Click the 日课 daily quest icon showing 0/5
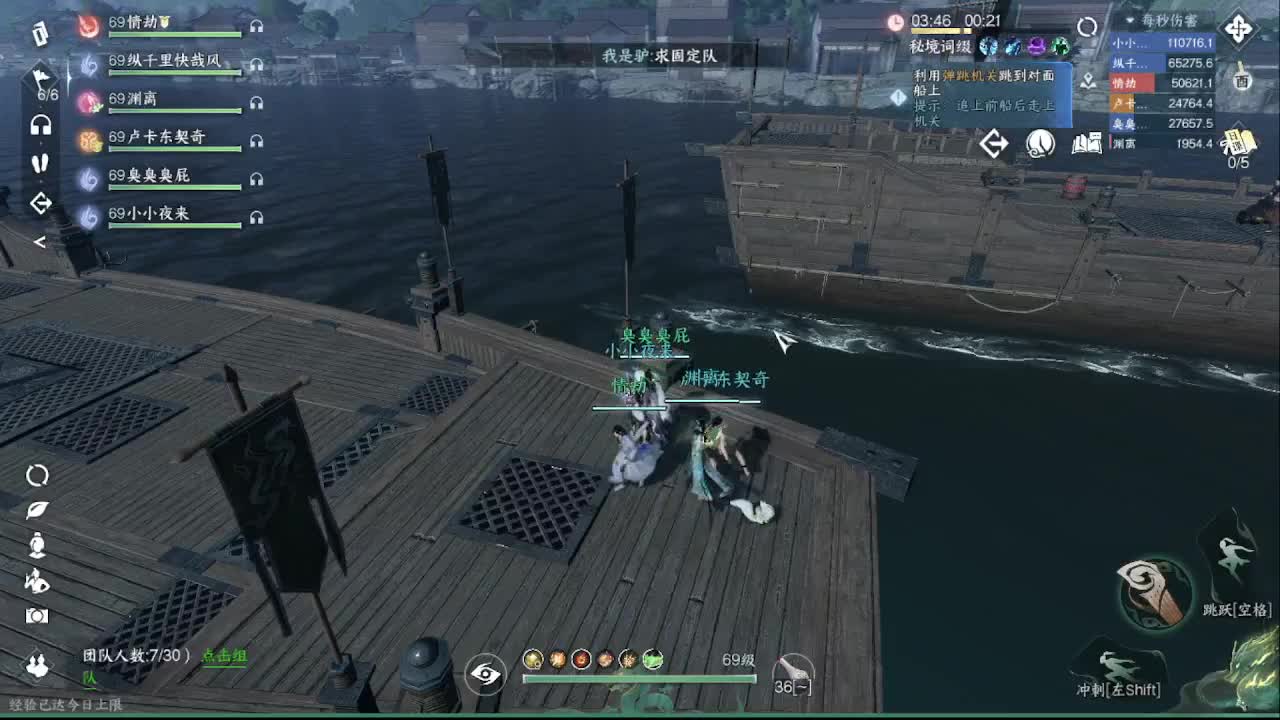1280x720 pixels. (x=1238, y=142)
